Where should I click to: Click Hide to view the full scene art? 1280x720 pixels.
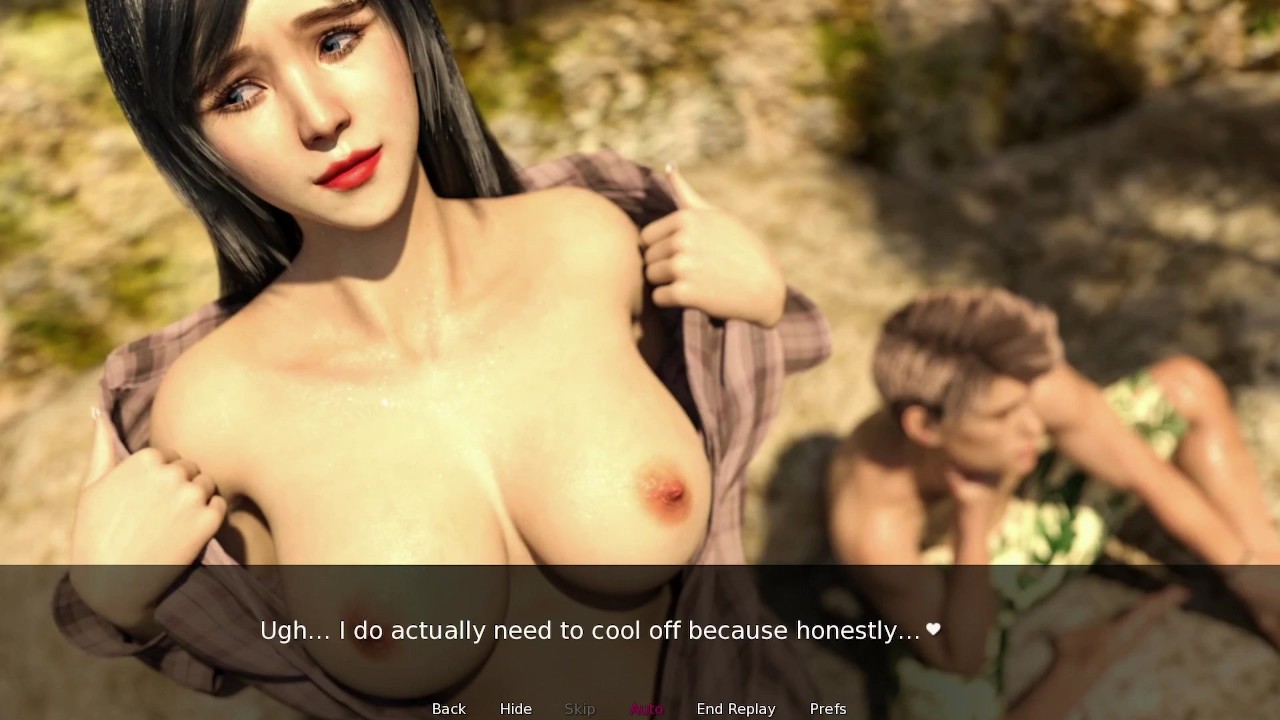pos(515,709)
